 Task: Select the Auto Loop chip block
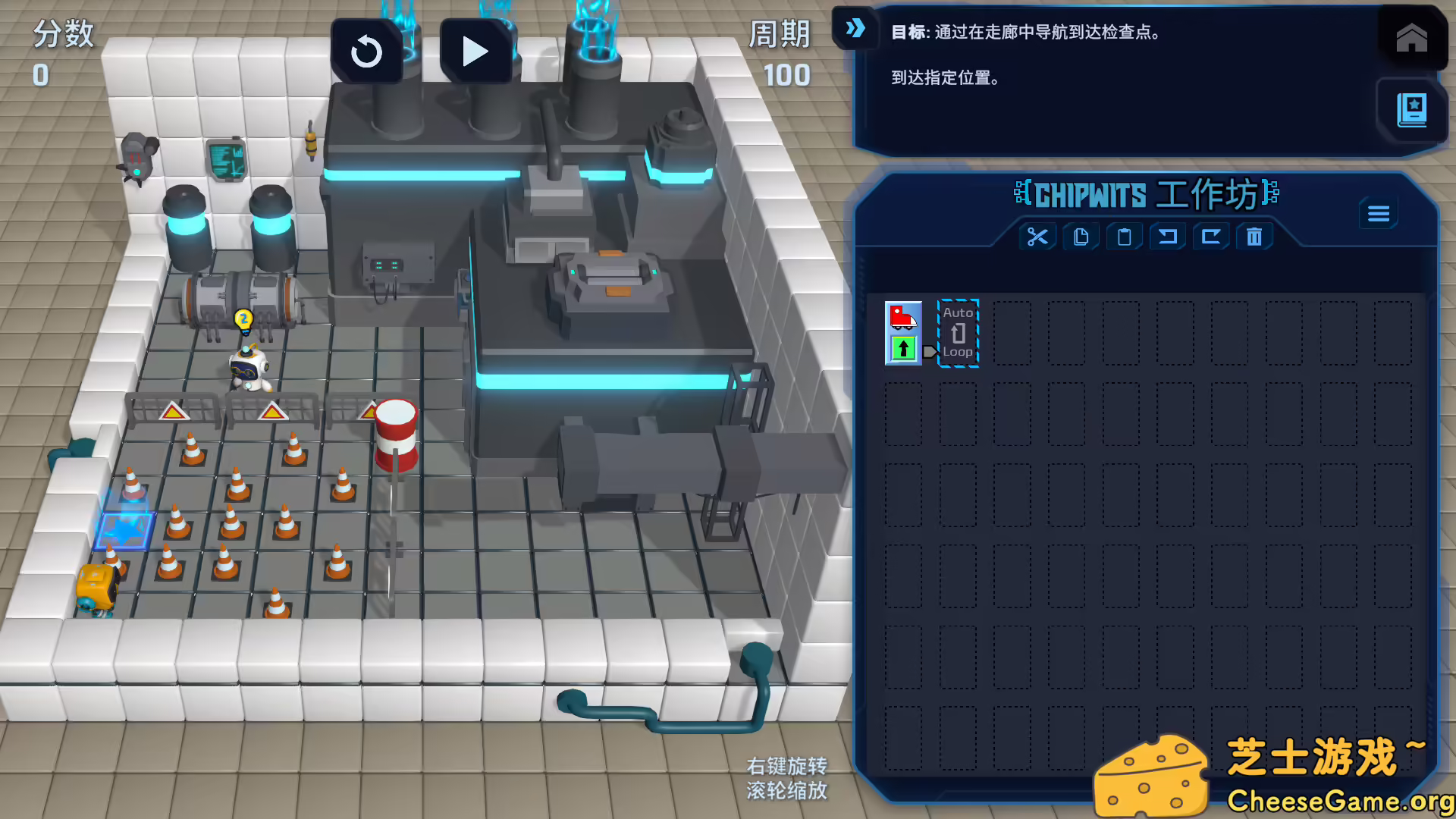click(958, 332)
